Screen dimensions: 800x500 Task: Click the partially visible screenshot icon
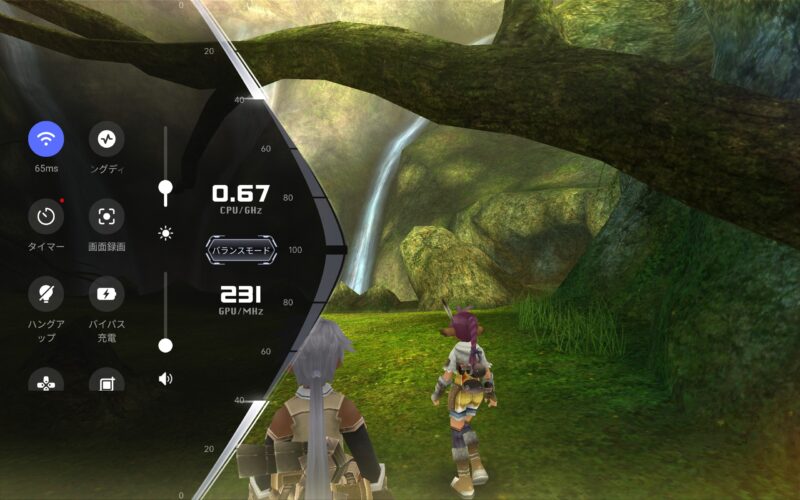click(107, 380)
